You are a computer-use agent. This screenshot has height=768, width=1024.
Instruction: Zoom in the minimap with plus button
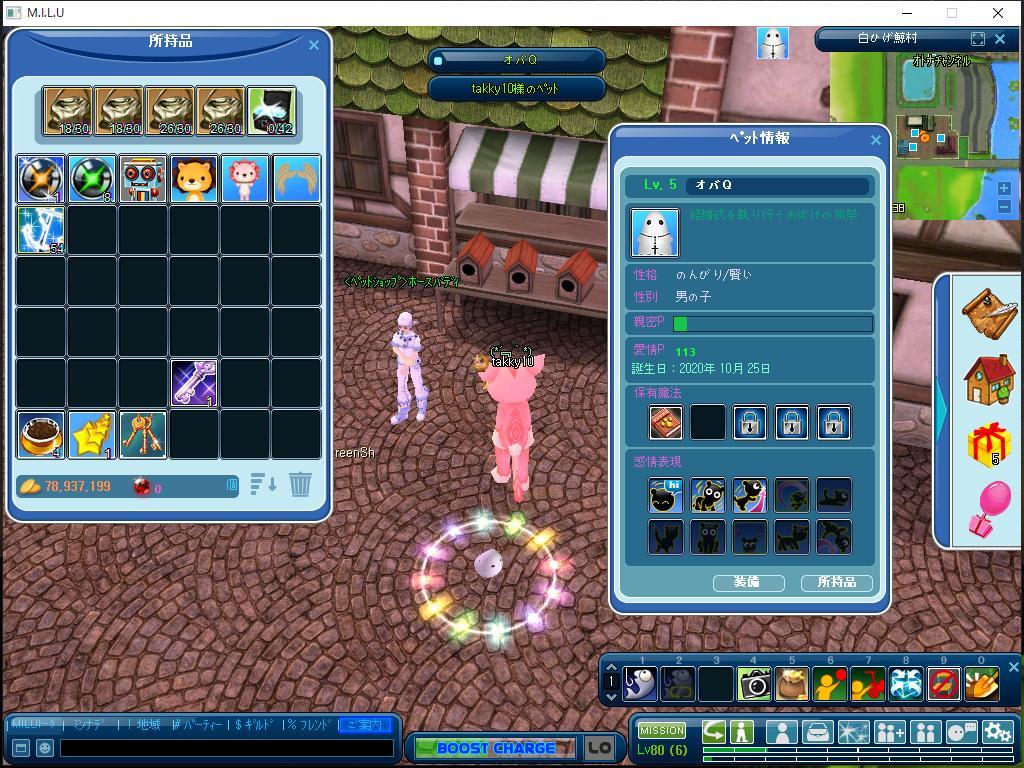(1004, 188)
